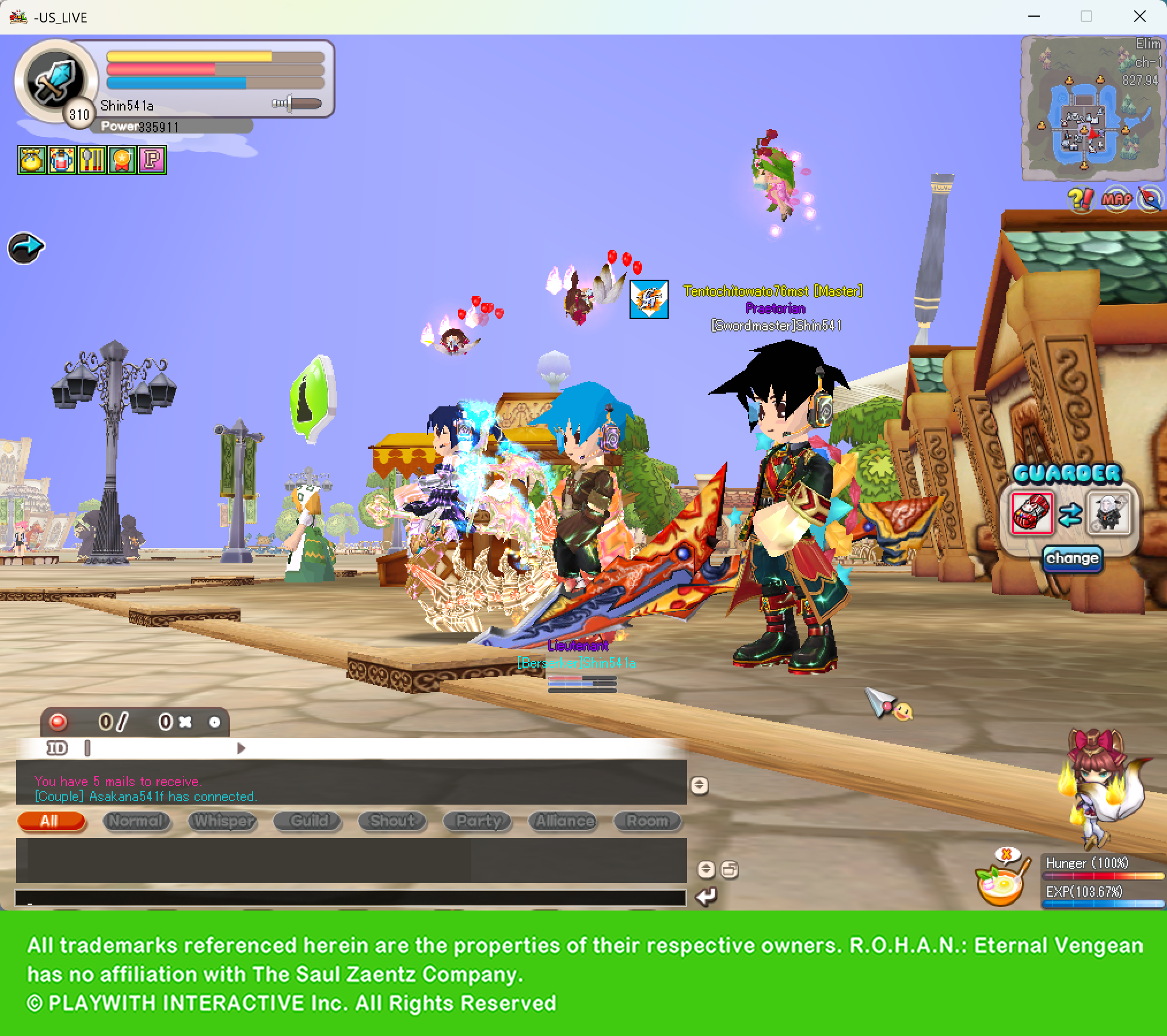Switch to the Room chat tab

coord(647,821)
